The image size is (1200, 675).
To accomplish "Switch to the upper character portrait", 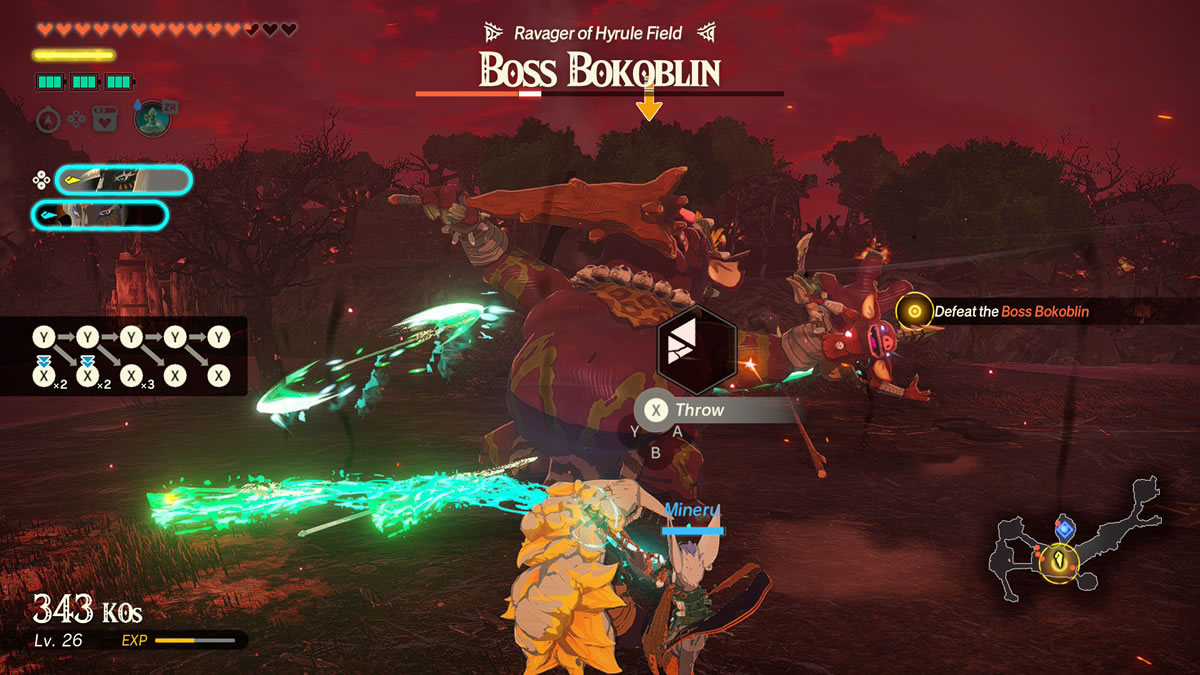I will coord(123,180).
